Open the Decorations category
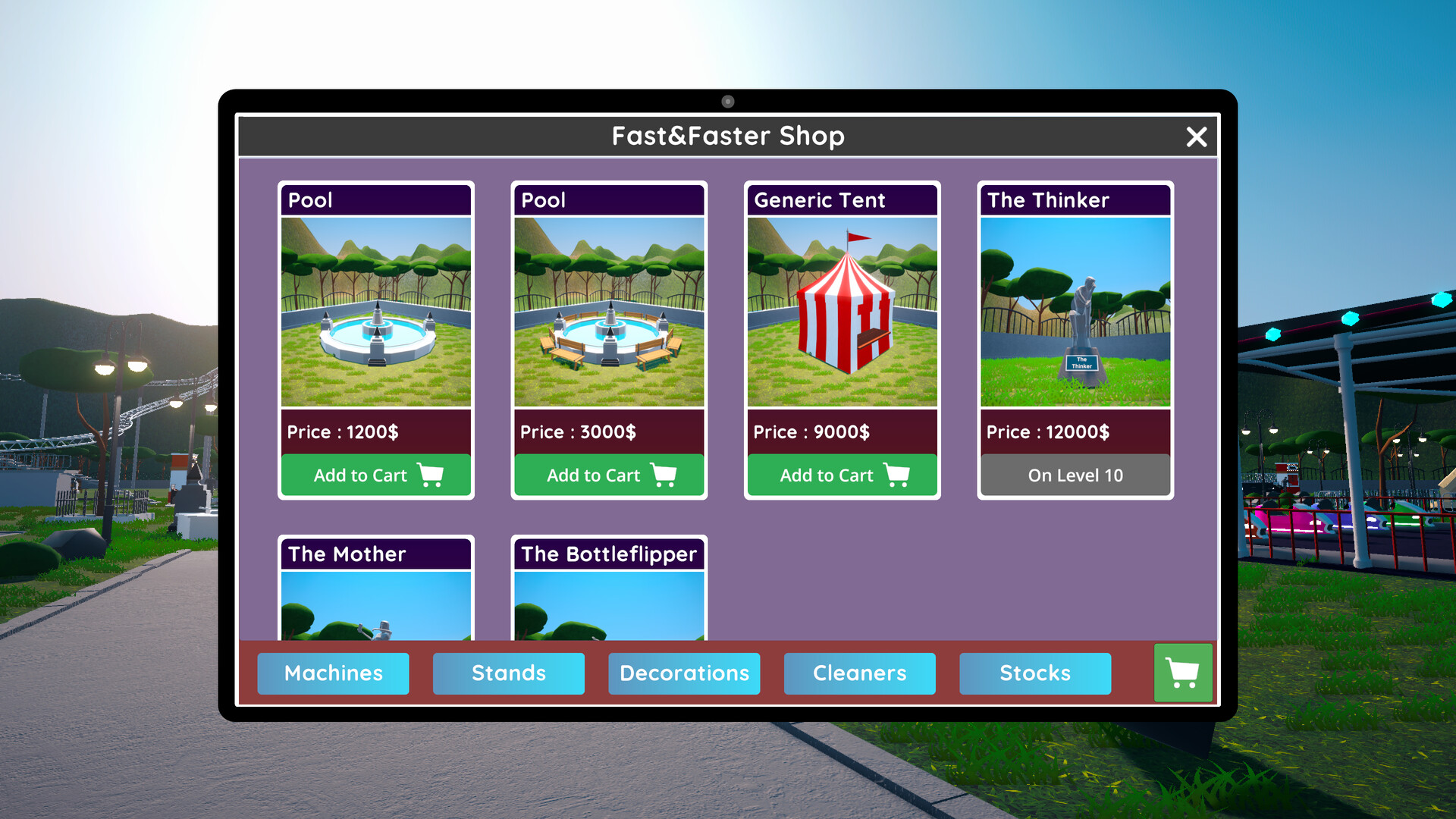Image resolution: width=1456 pixels, height=819 pixels. (683, 673)
